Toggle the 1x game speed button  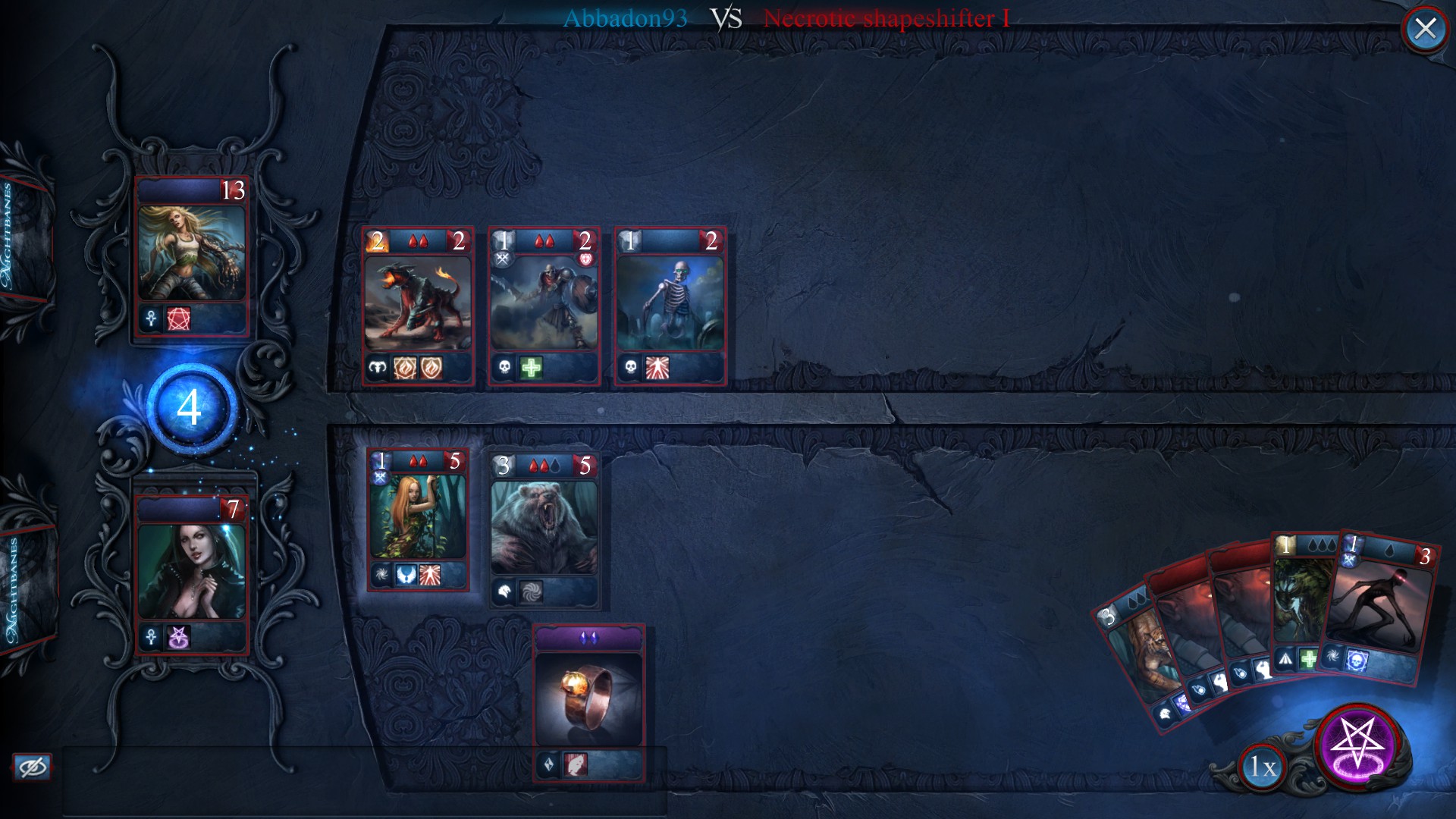(1263, 767)
